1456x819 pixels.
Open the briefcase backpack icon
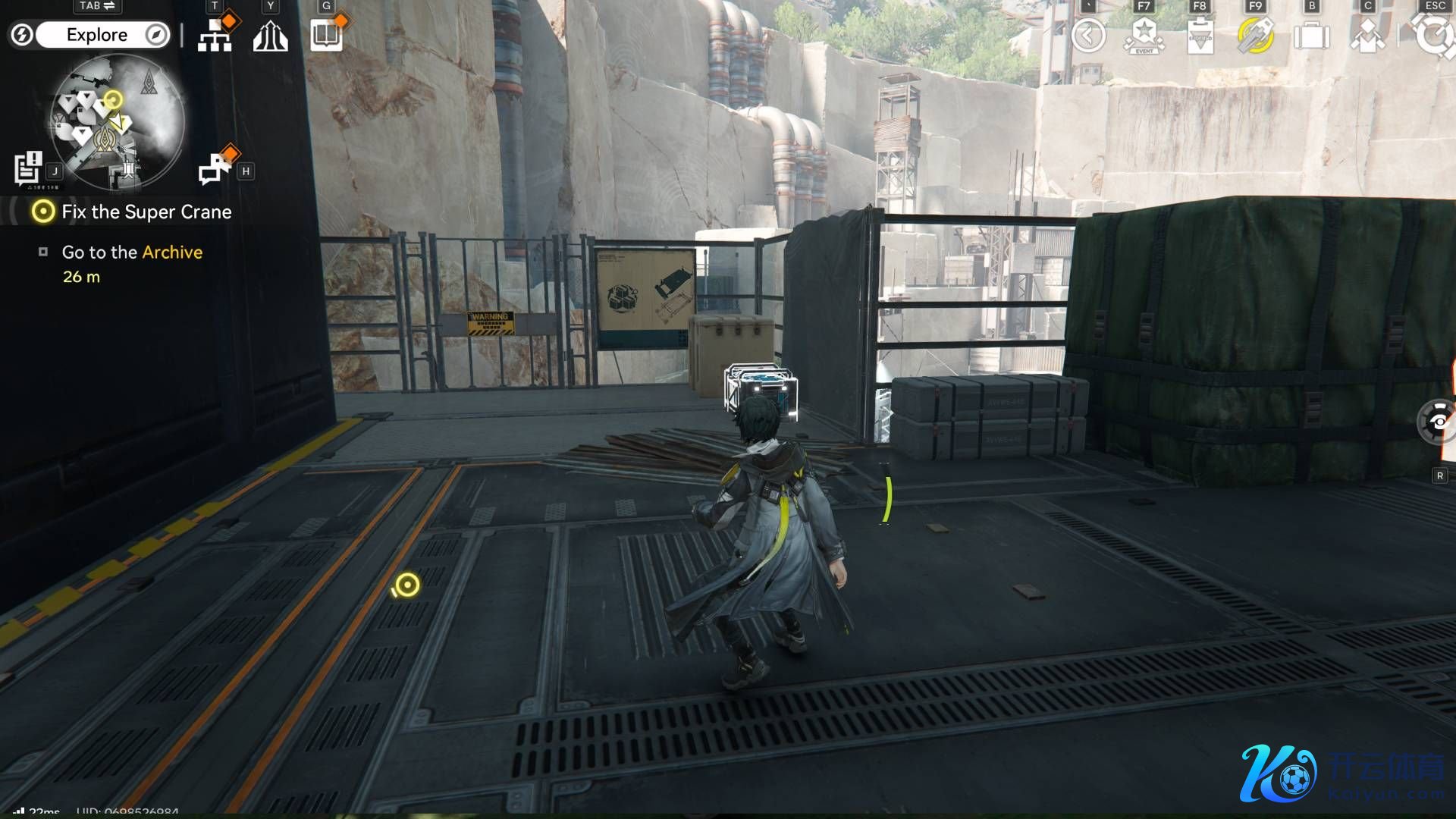pos(1311,36)
